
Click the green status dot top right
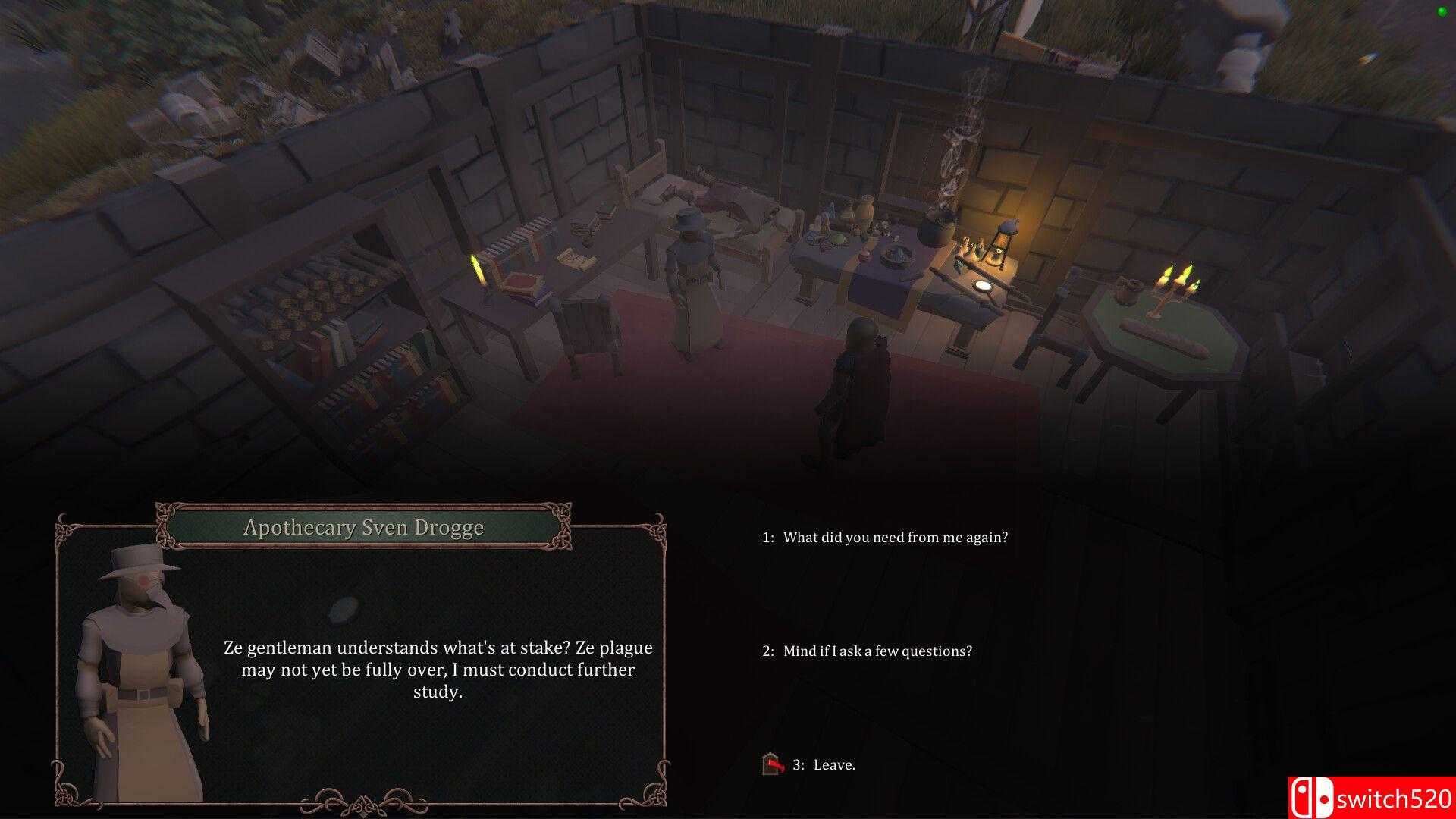pyautogui.click(x=1442, y=11)
